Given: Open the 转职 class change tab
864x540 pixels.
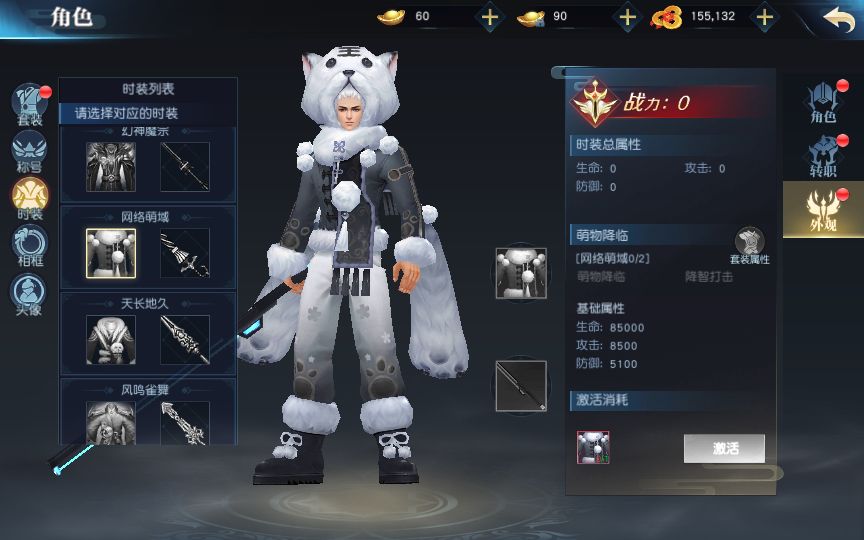Looking at the screenshot, I should pos(823,156).
